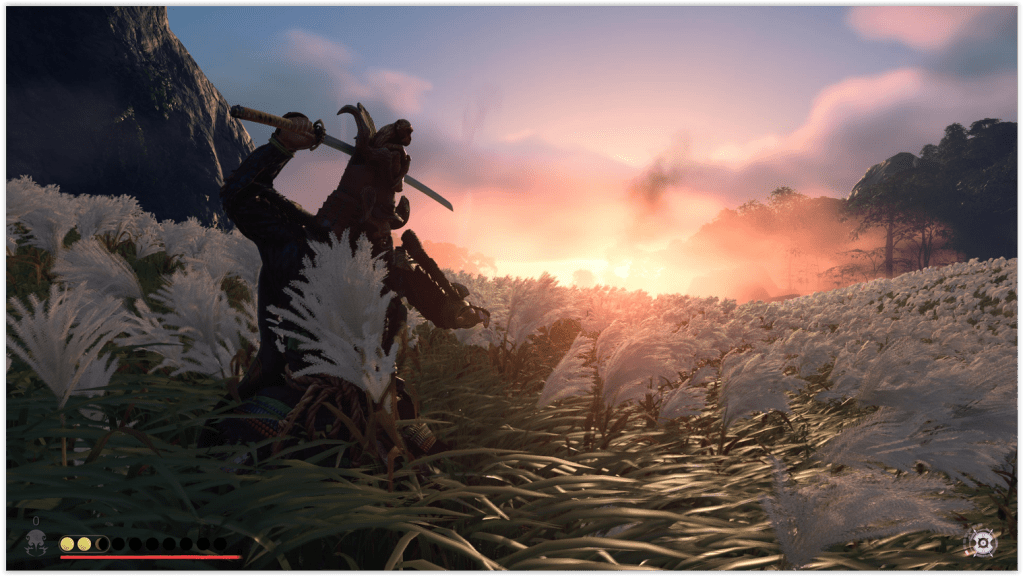Click the ghost mask icon

coord(36,542)
